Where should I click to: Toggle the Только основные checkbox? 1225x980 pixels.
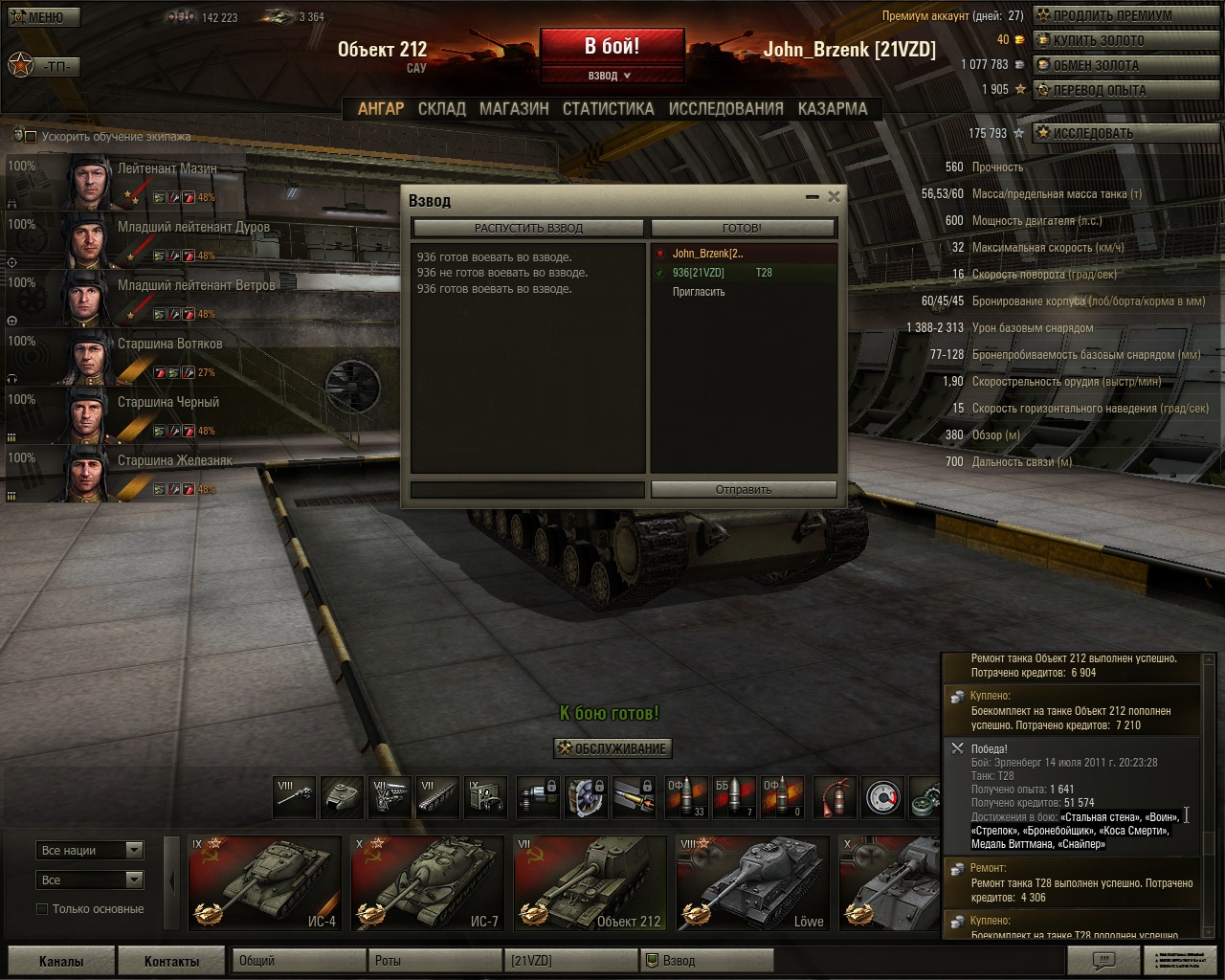click(x=42, y=909)
